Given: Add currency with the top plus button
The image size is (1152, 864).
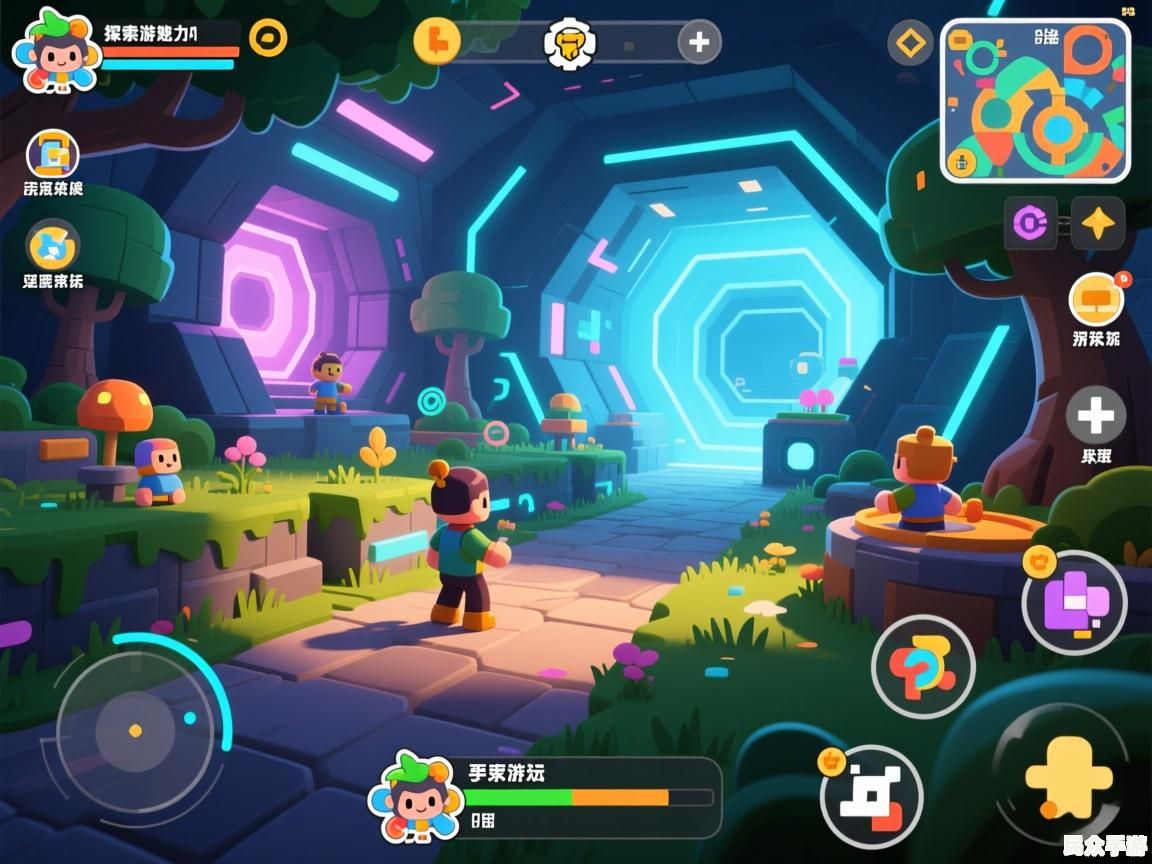Looking at the screenshot, I should [x=699, y=42].
